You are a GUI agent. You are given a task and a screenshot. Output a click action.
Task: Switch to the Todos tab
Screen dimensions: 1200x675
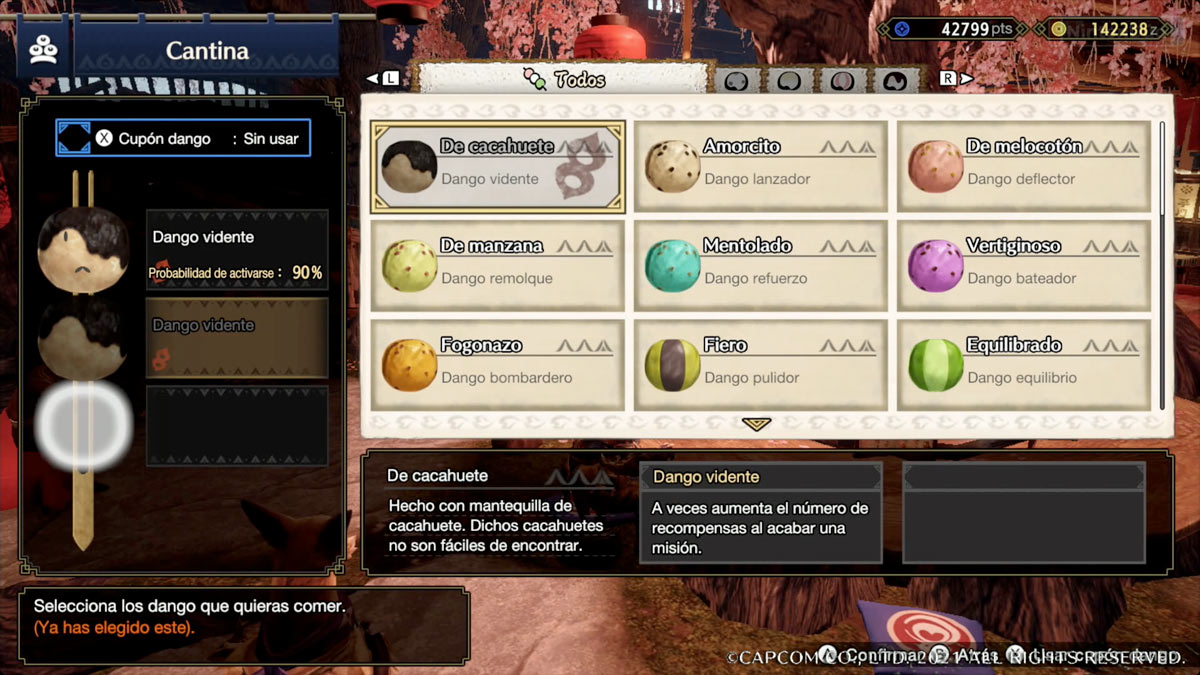pos(565,79)
